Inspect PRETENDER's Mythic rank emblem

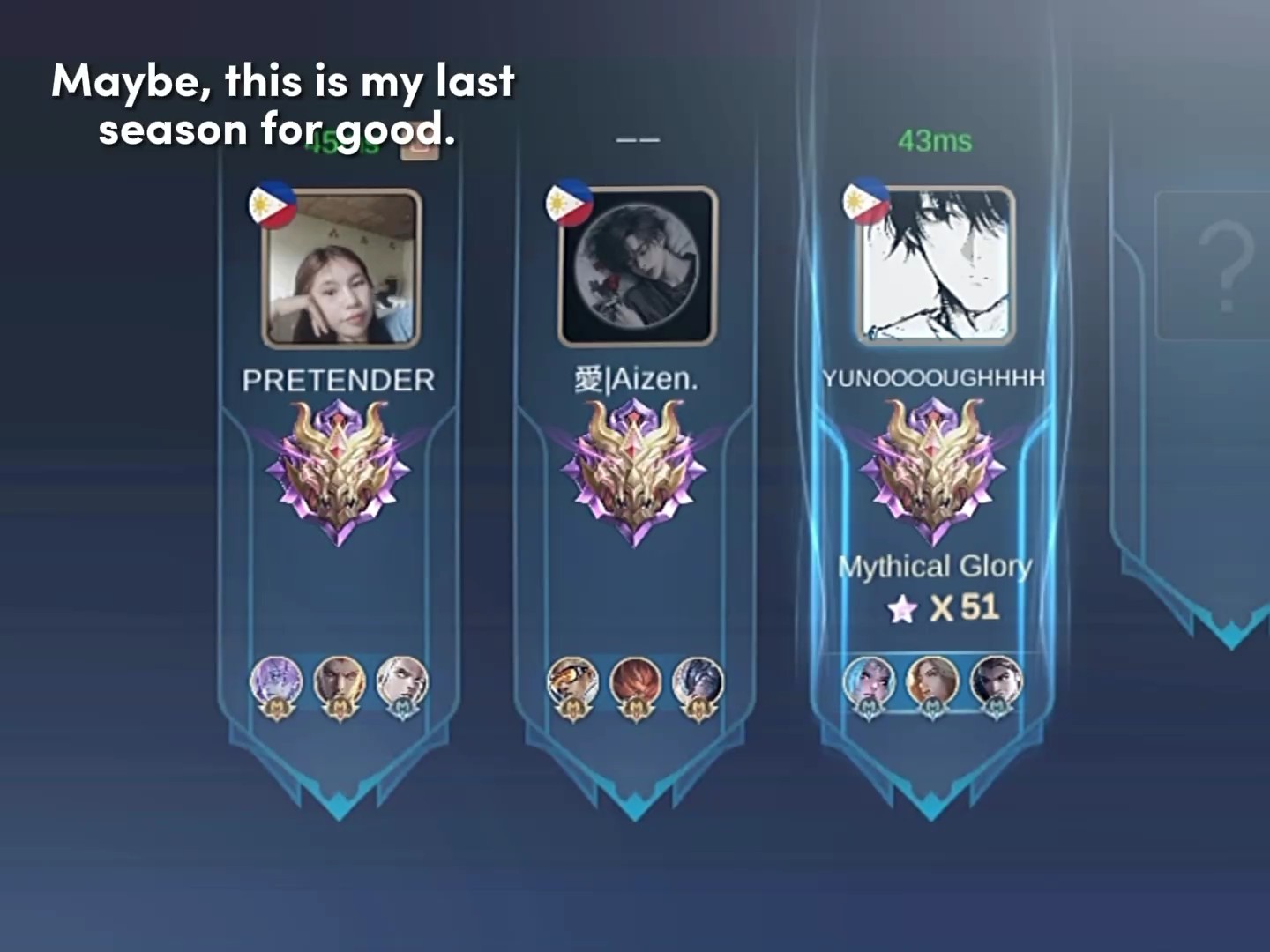340,472
